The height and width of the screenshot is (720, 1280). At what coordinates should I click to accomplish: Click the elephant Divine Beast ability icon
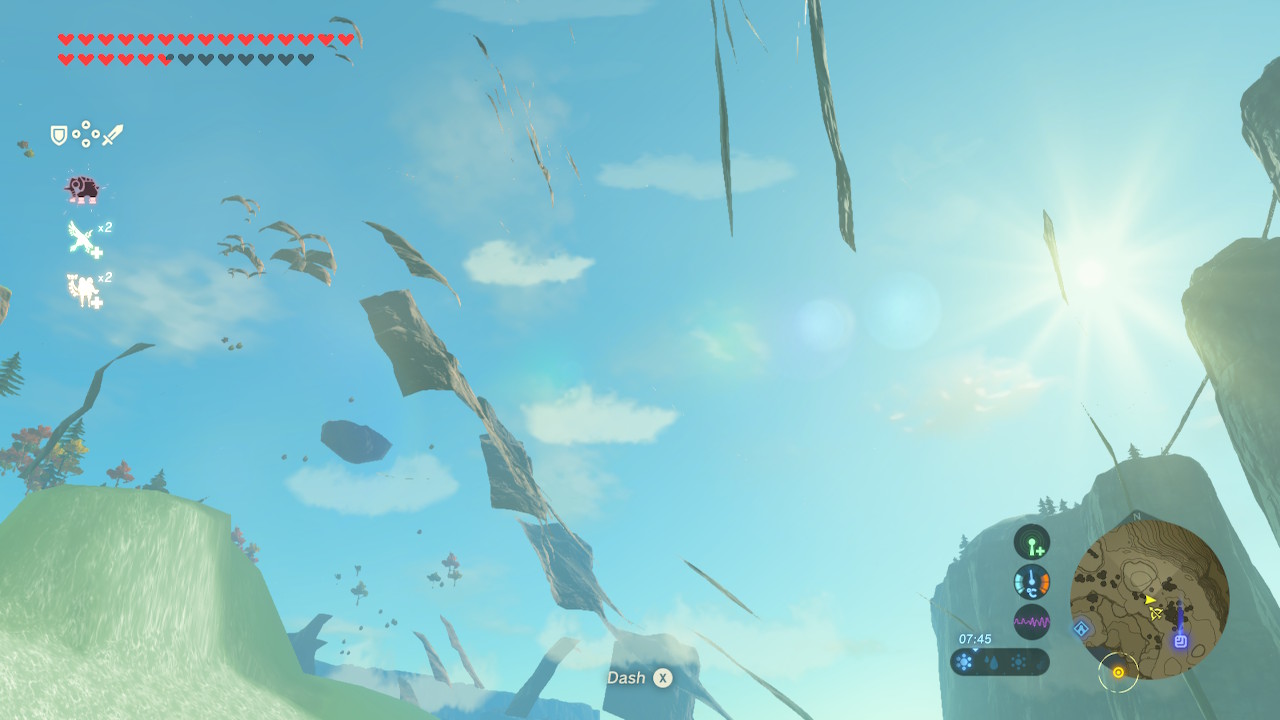coord(81,187)
